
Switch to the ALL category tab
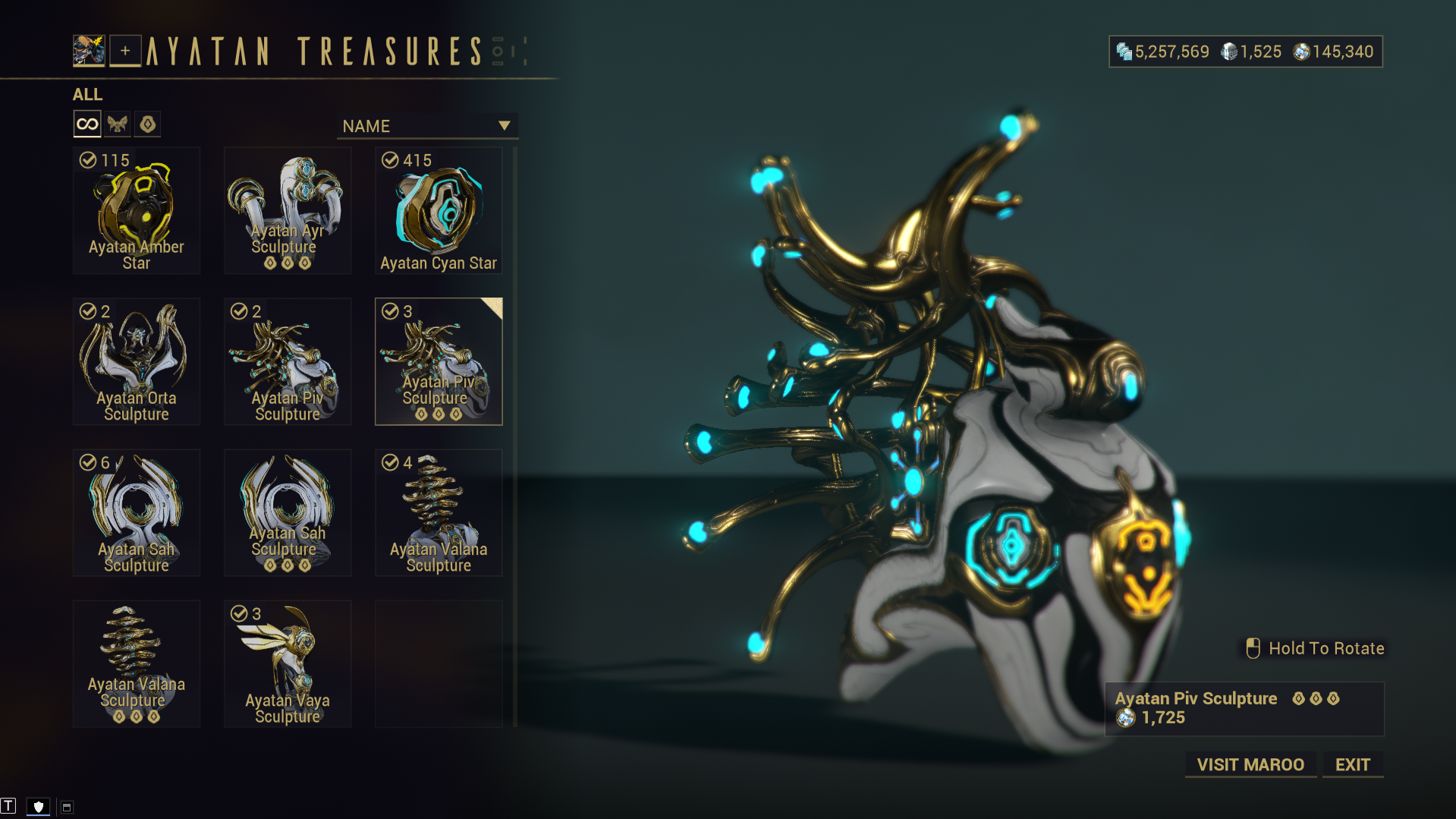[88, 94]
